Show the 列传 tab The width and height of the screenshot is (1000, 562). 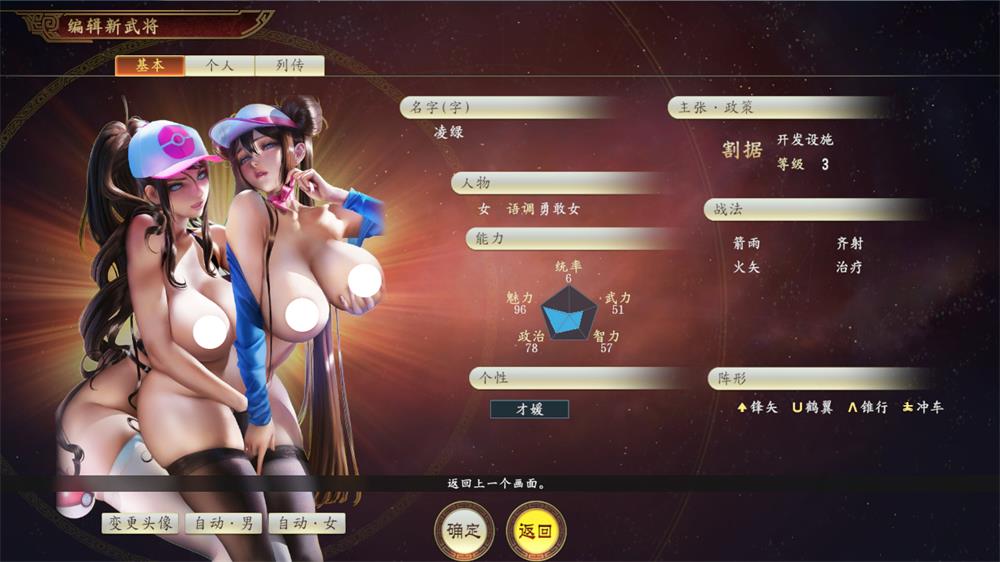pos(289,66)
